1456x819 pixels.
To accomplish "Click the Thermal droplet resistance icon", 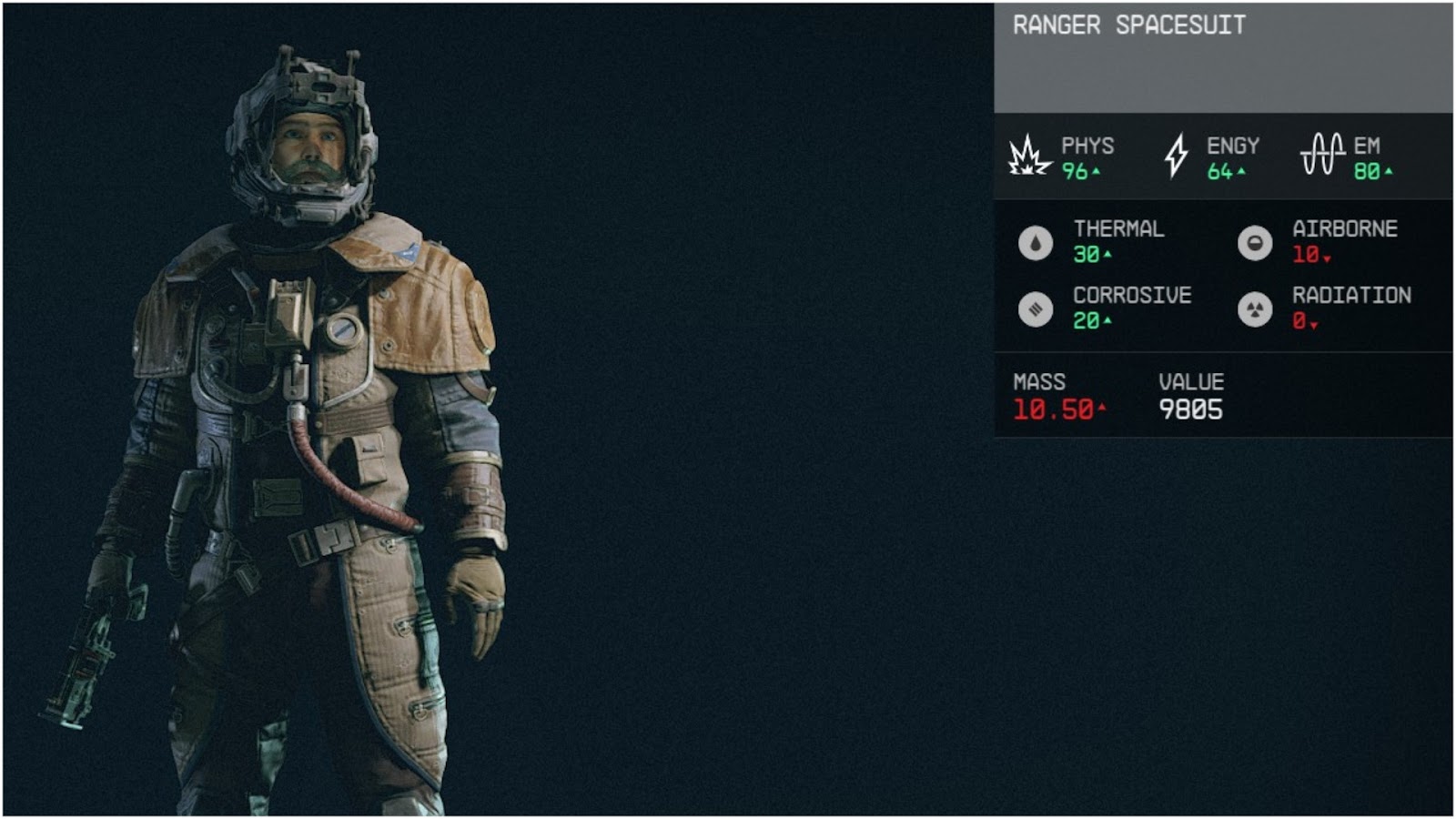I will [1035, 243].
